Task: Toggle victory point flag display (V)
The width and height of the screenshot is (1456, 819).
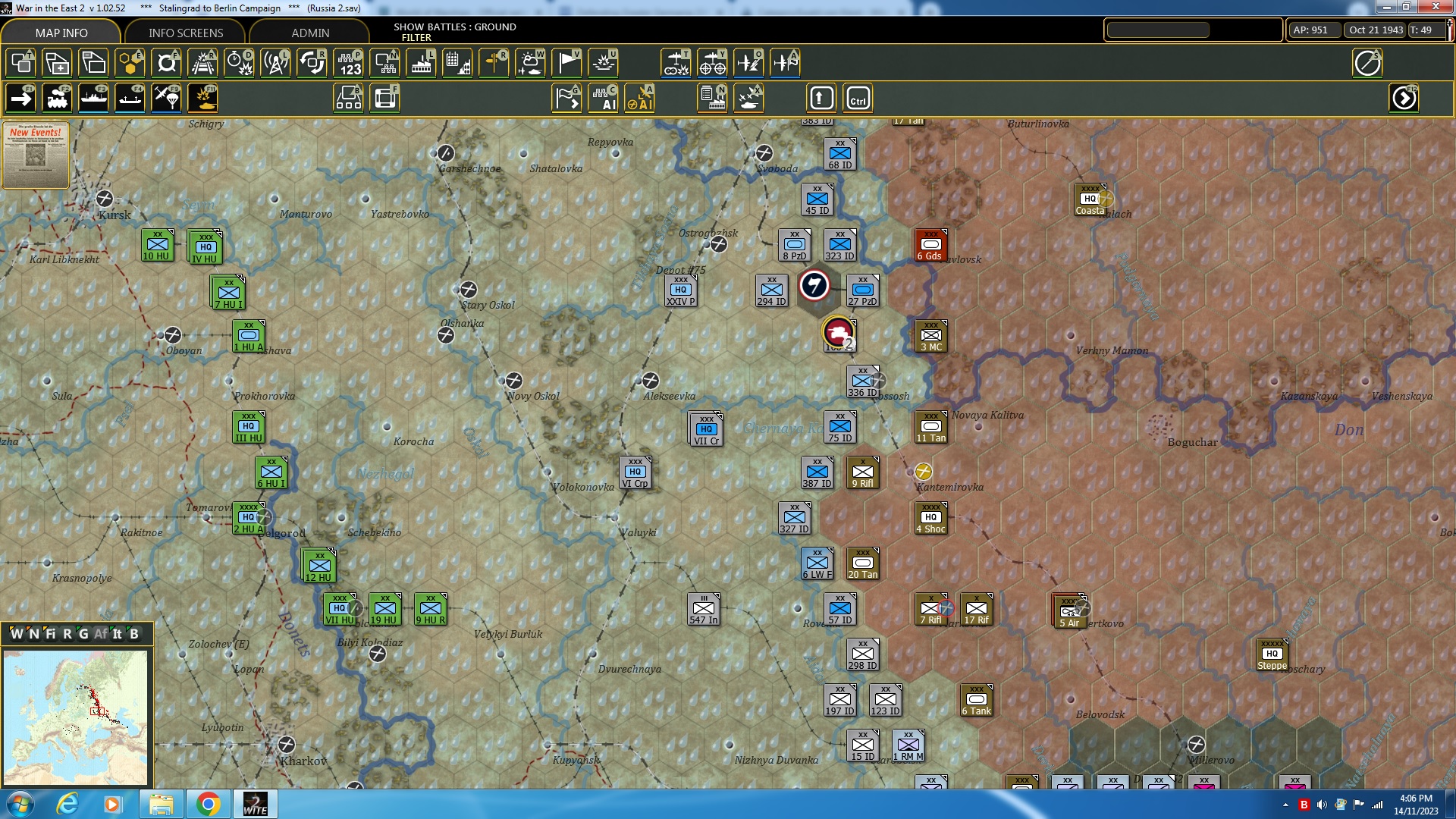Action: (566, 64)
